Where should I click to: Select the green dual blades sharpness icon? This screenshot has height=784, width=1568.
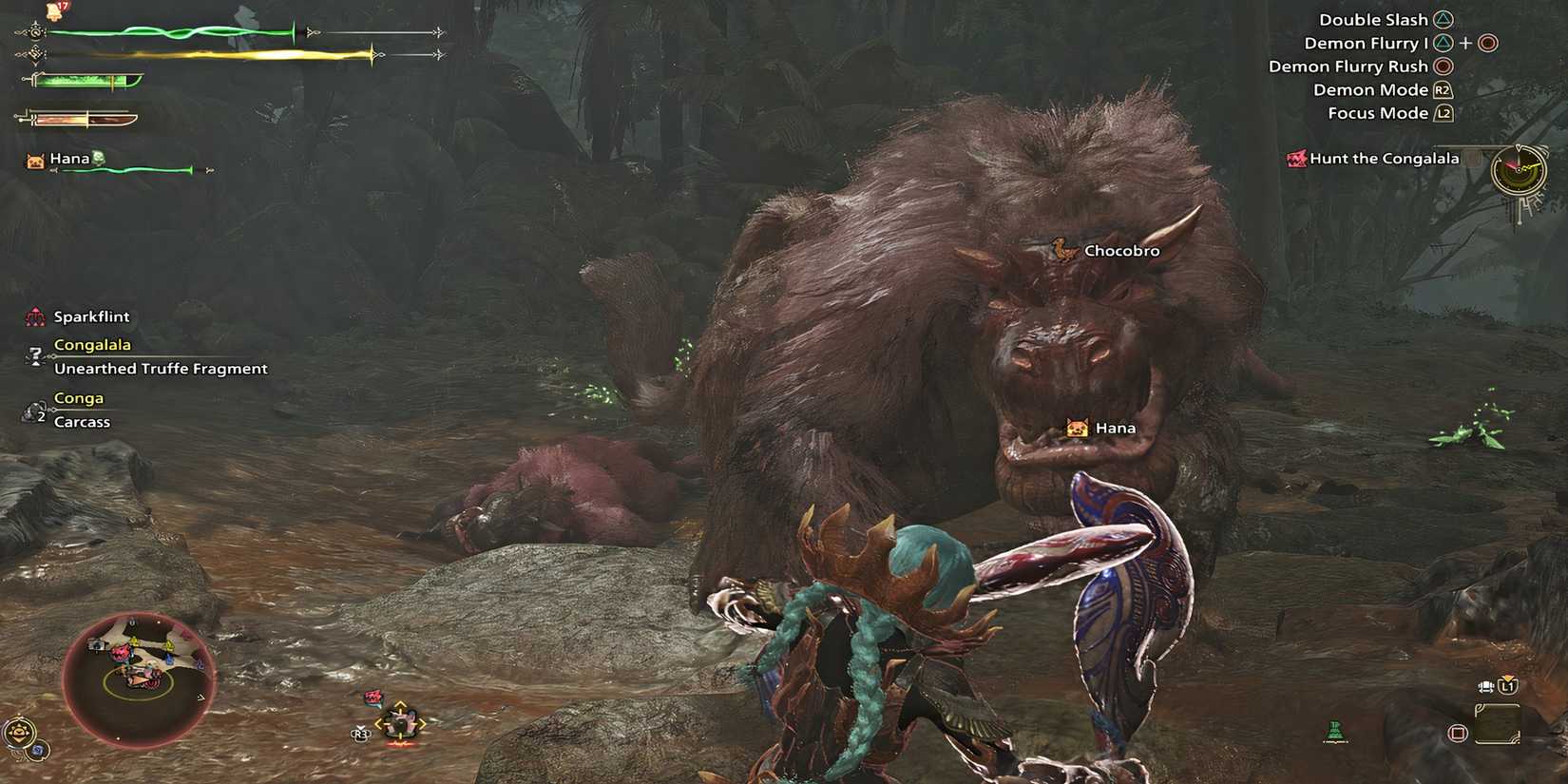[x=86, y=81]
